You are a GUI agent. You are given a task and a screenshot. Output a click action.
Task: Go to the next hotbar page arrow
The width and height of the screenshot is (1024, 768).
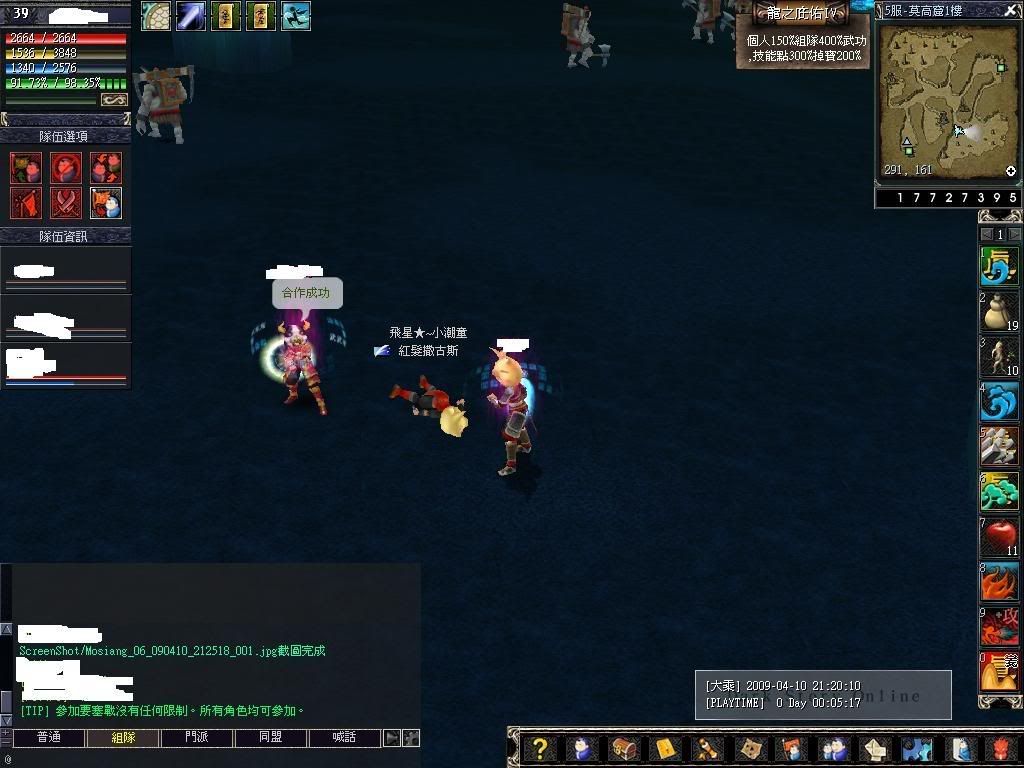(x=1015, y=235)
